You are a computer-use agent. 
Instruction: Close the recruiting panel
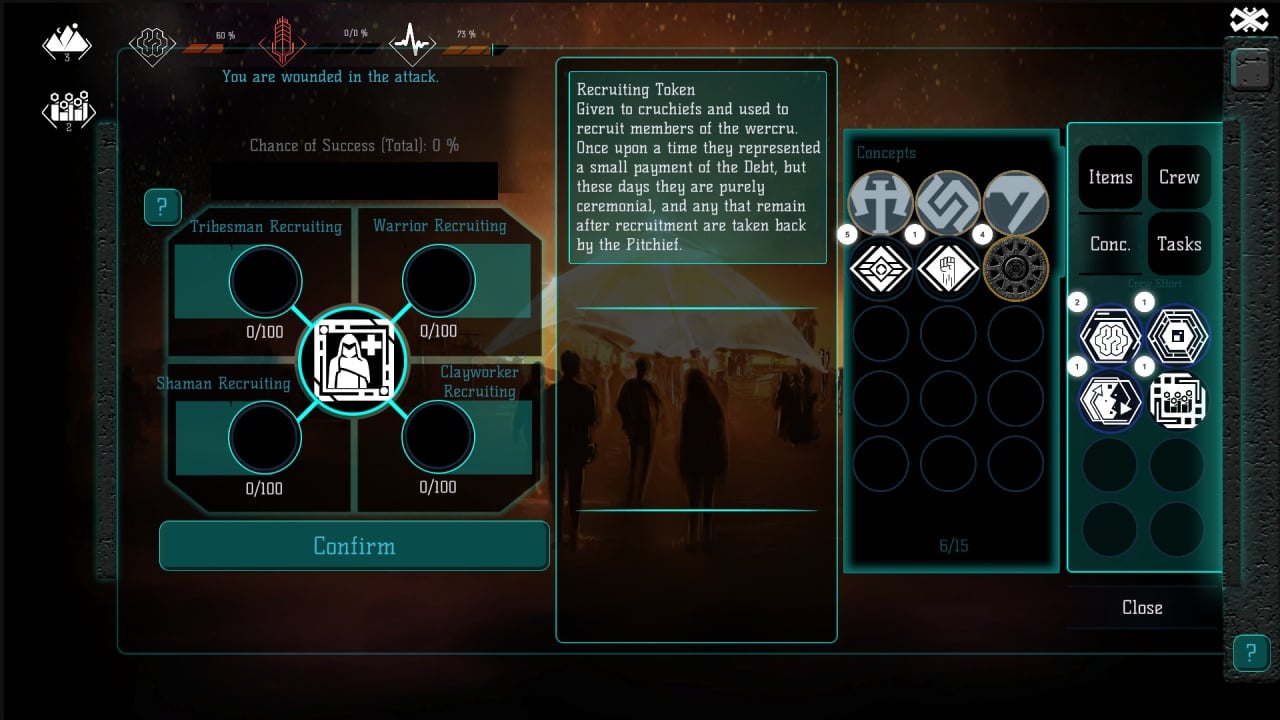point(1142,608)
